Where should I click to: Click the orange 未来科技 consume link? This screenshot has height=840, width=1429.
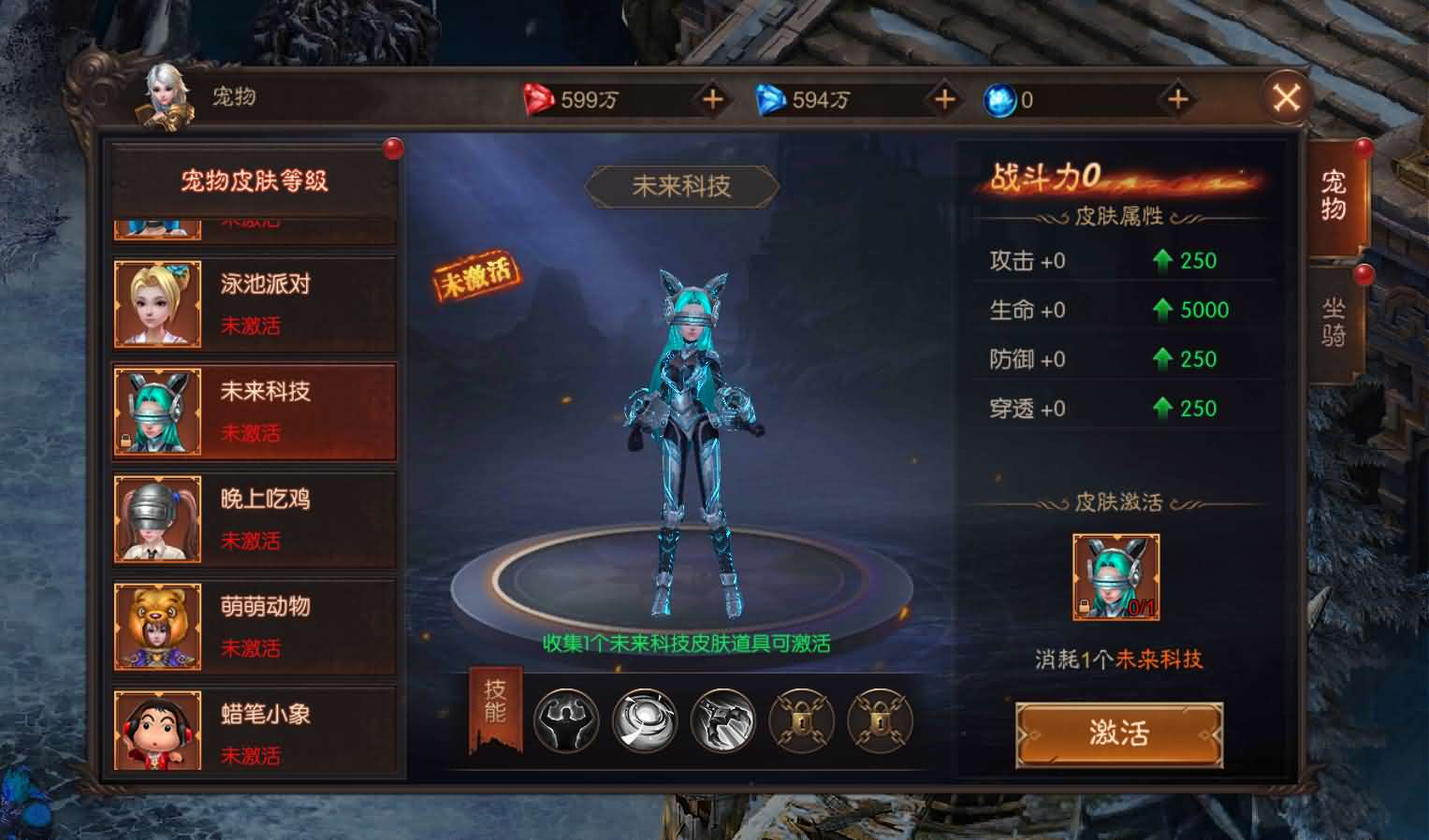(x=1169, y=658)
